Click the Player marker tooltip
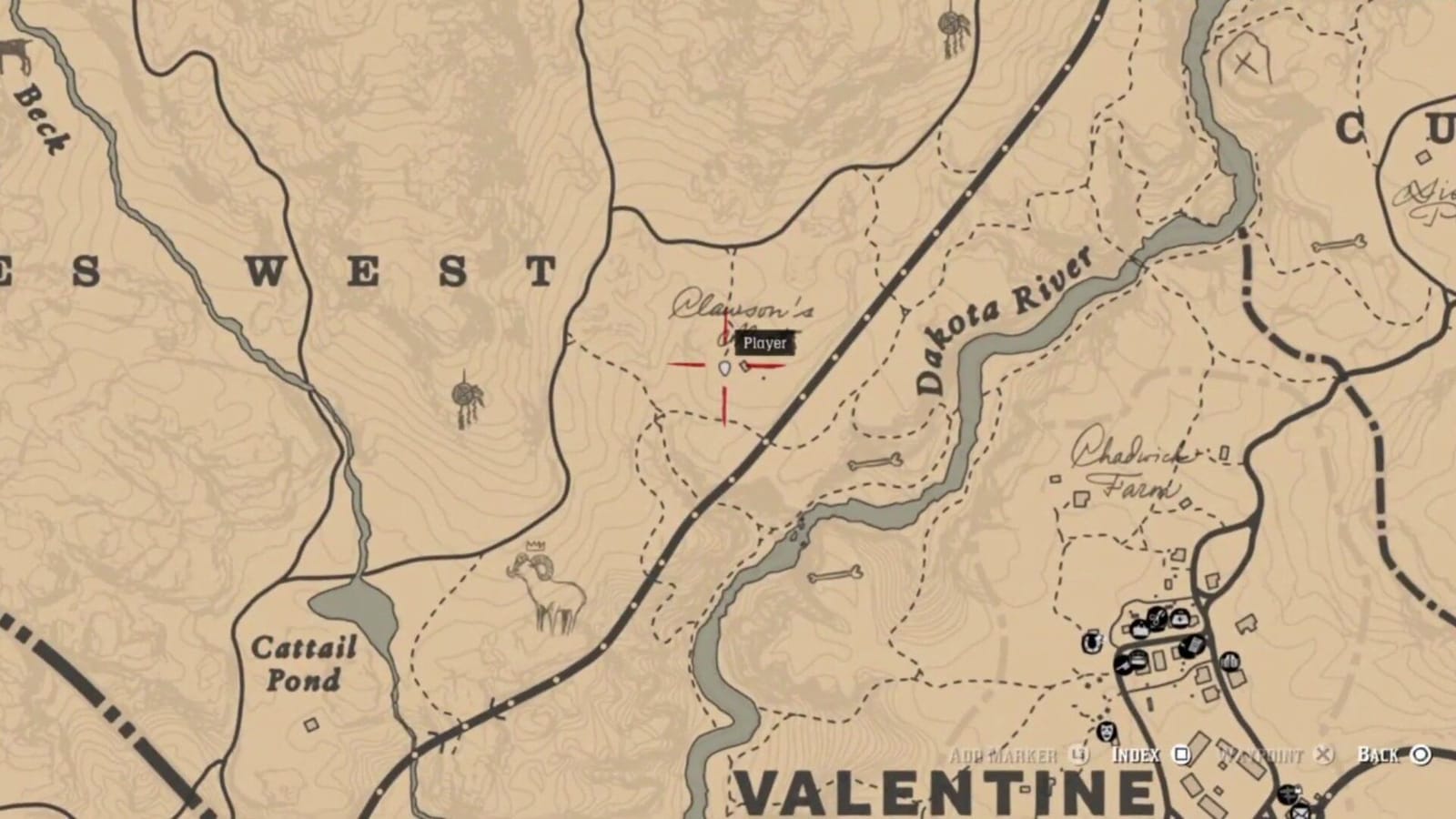The image size is (1456, 819). click(764, 344)
